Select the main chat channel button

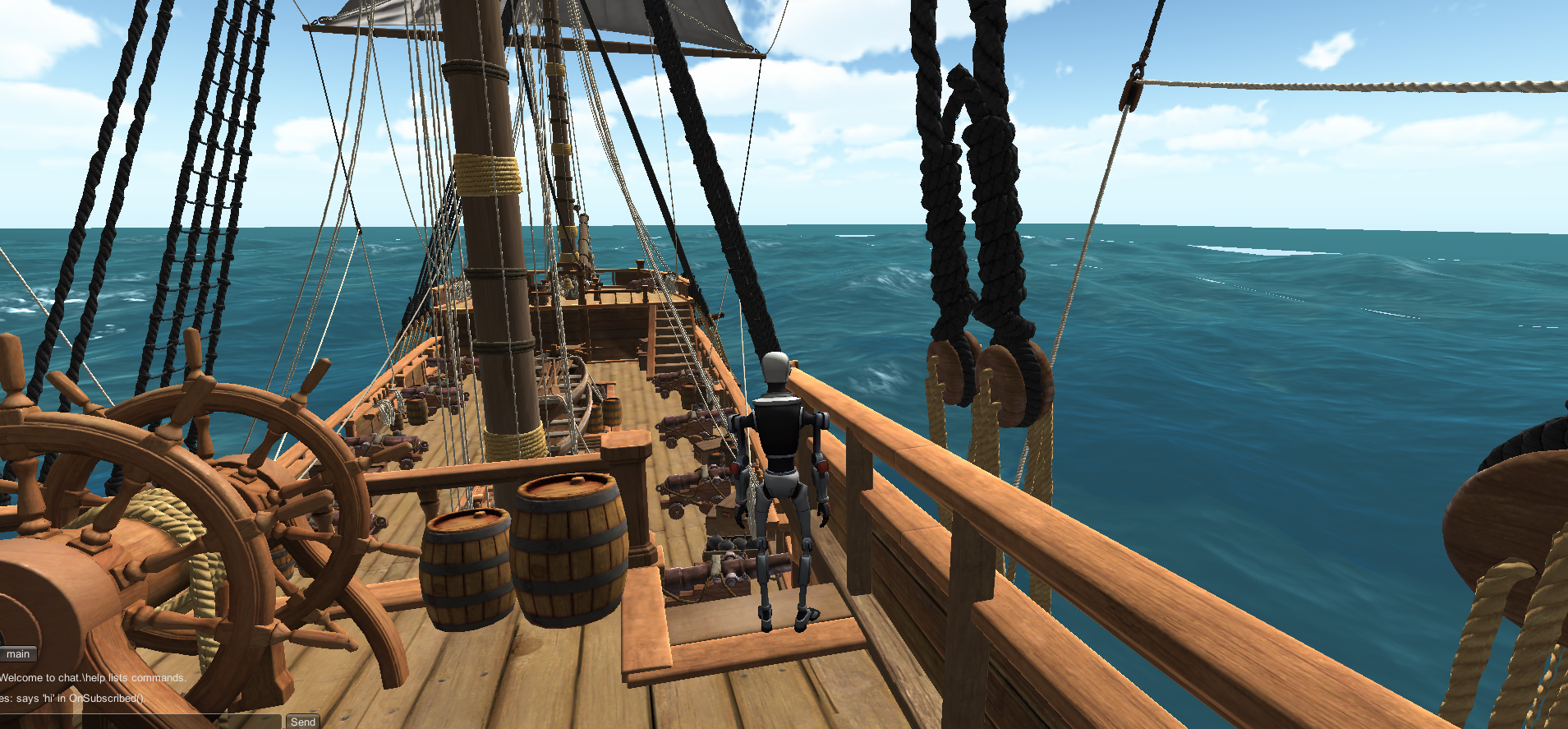(x=17, y=654)
